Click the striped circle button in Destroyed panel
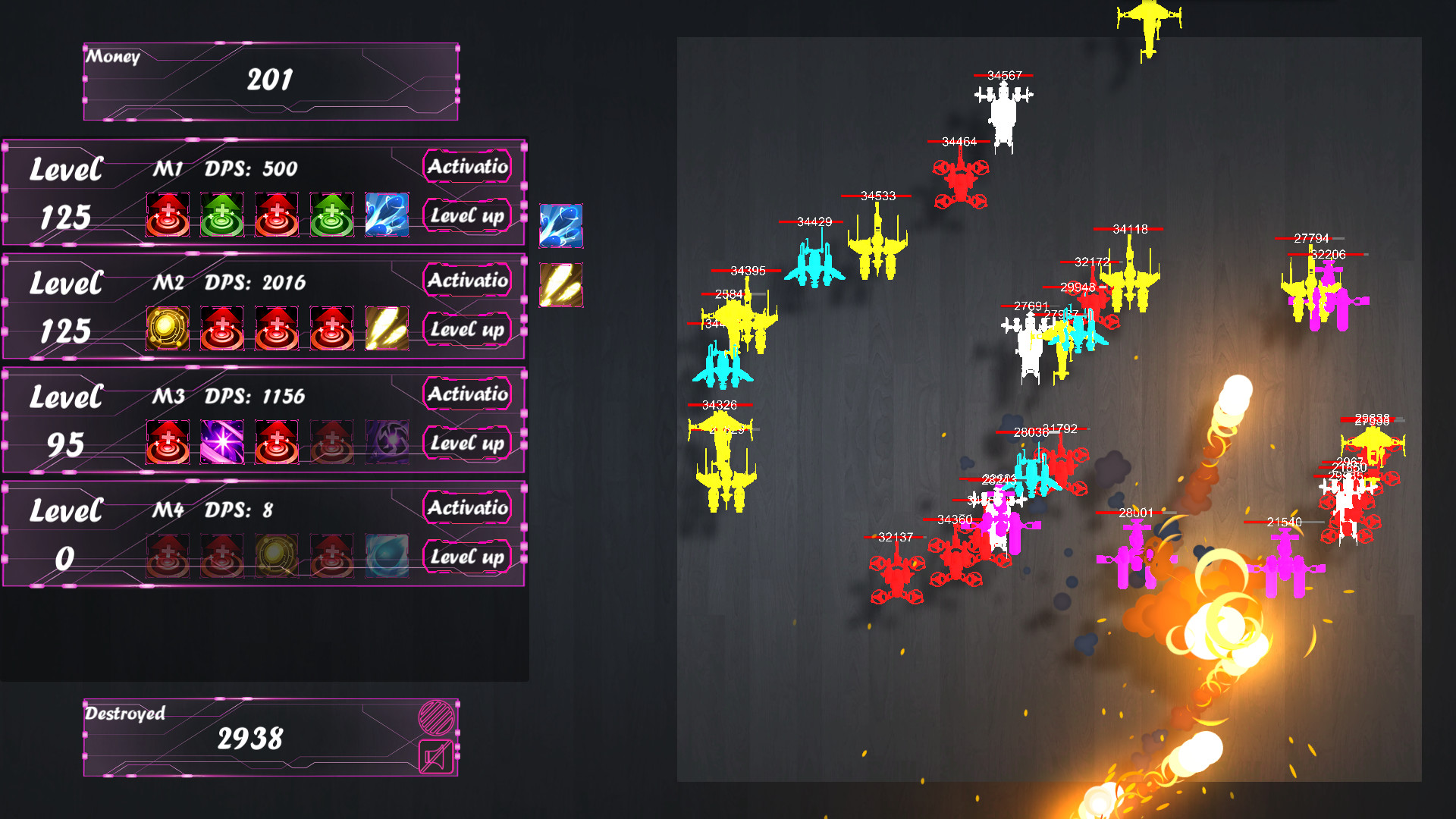 click(x=437, y=717)
